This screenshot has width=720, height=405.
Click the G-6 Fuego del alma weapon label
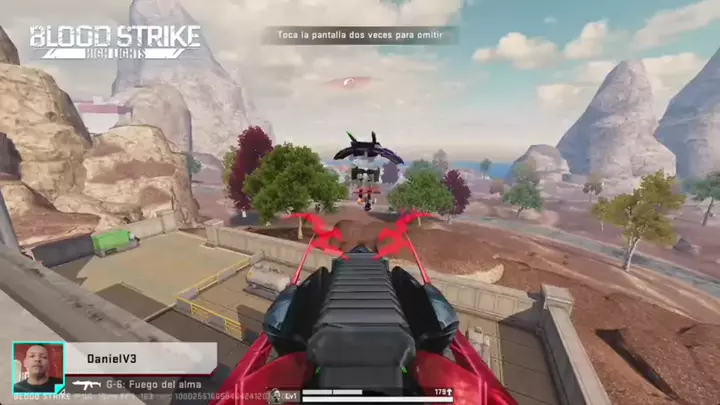(140, 383)
